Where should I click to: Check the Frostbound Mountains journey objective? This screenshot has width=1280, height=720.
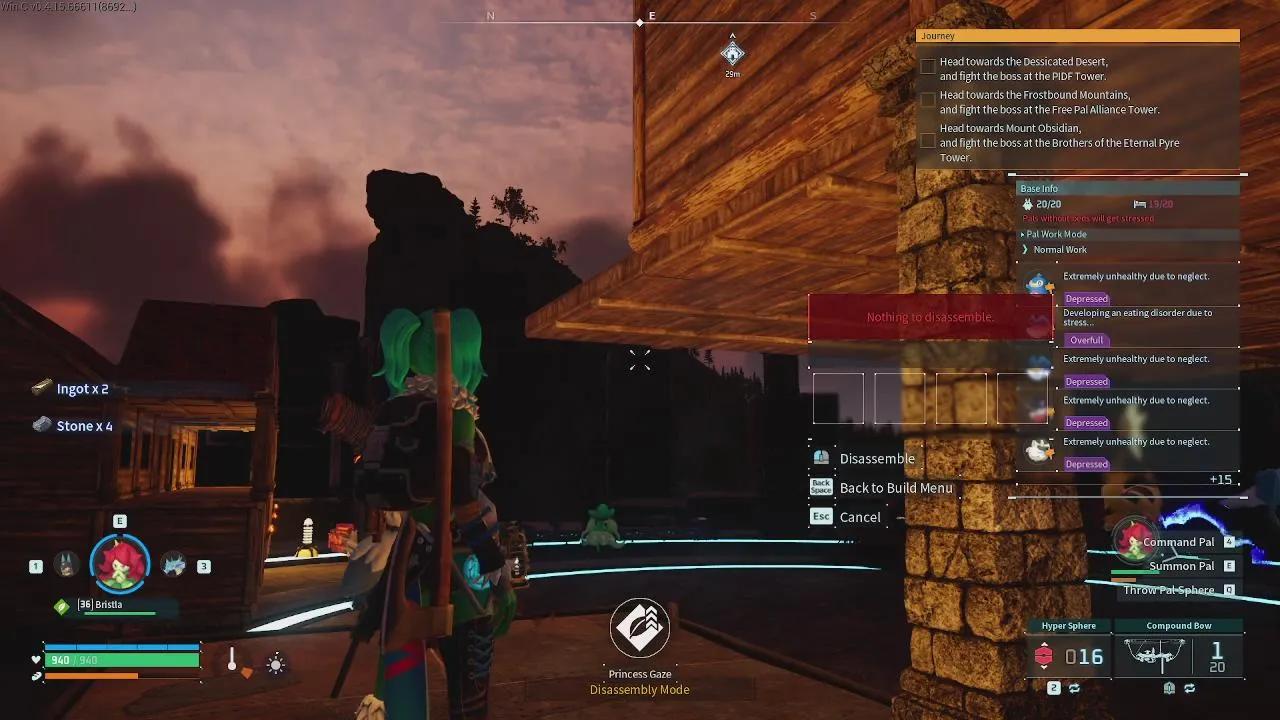coord(928,99)
